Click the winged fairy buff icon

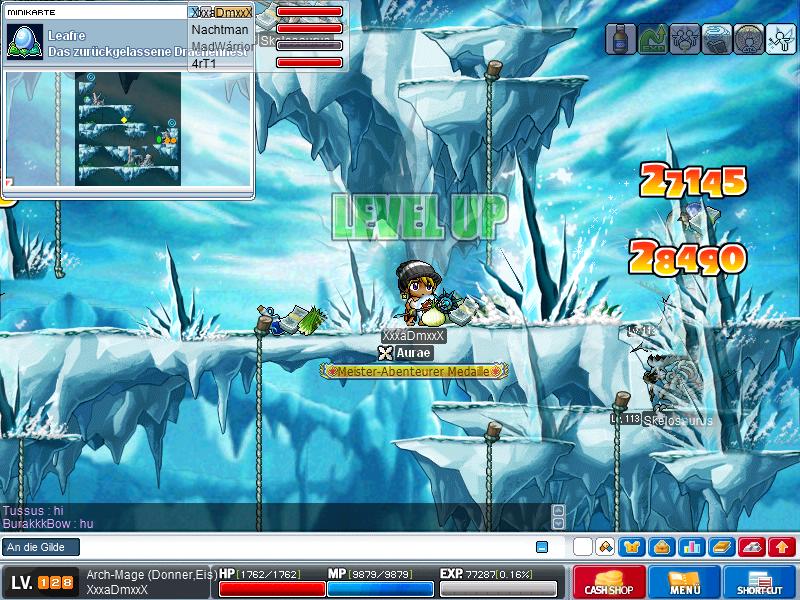[x=780, y=39]
